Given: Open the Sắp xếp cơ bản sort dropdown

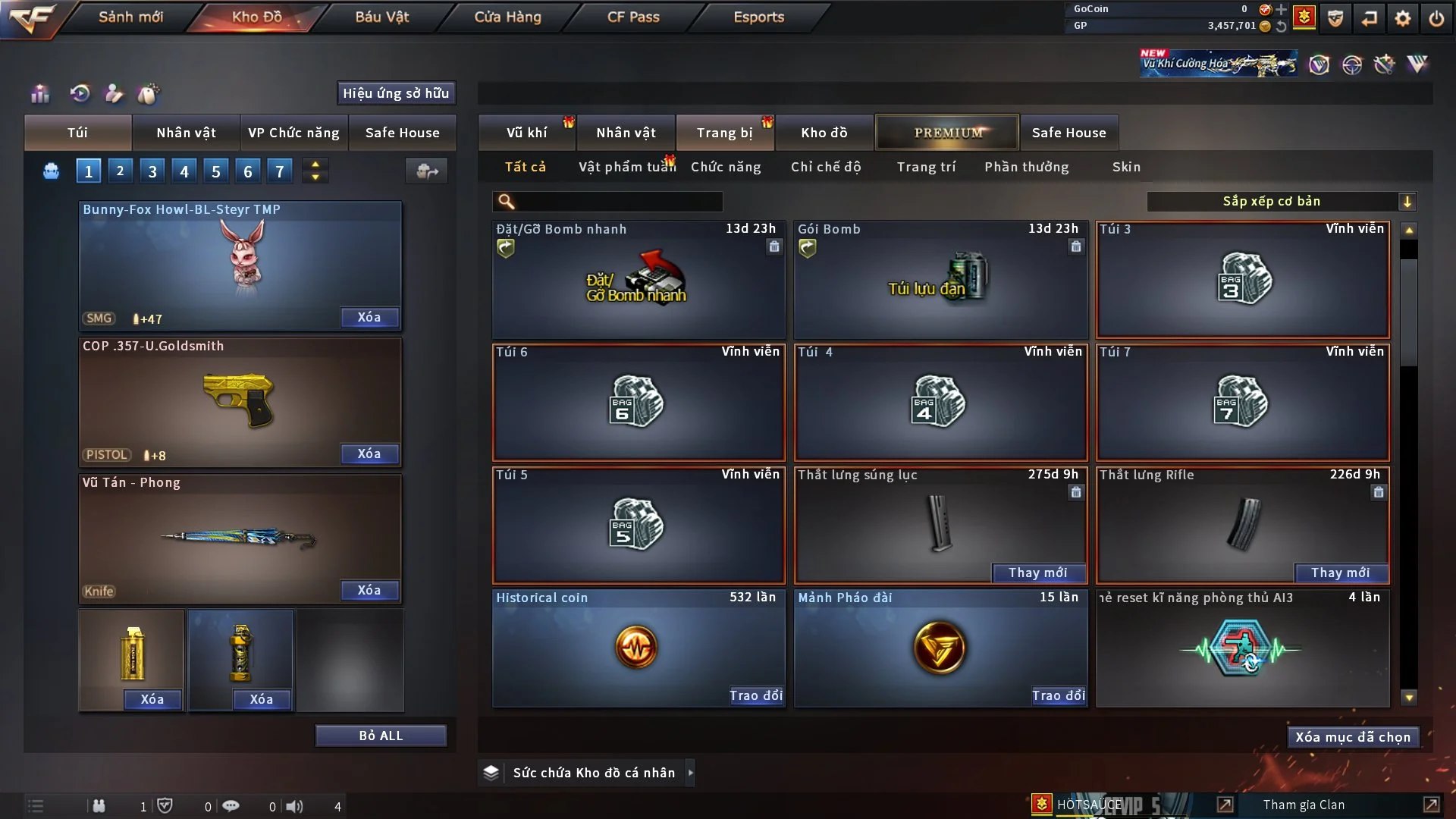Looking at the screenshot, I should click(1281, 201).
